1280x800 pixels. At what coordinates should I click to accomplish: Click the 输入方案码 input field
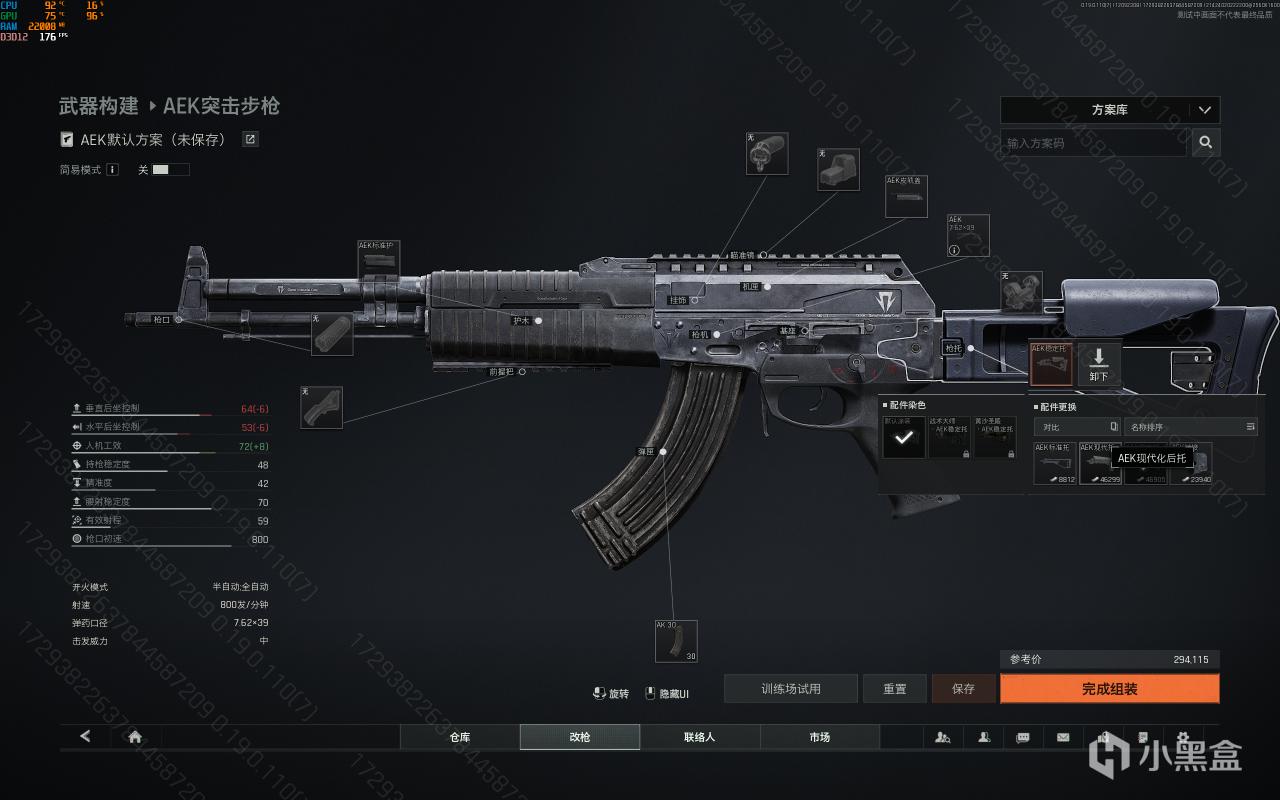[1093, 143]
